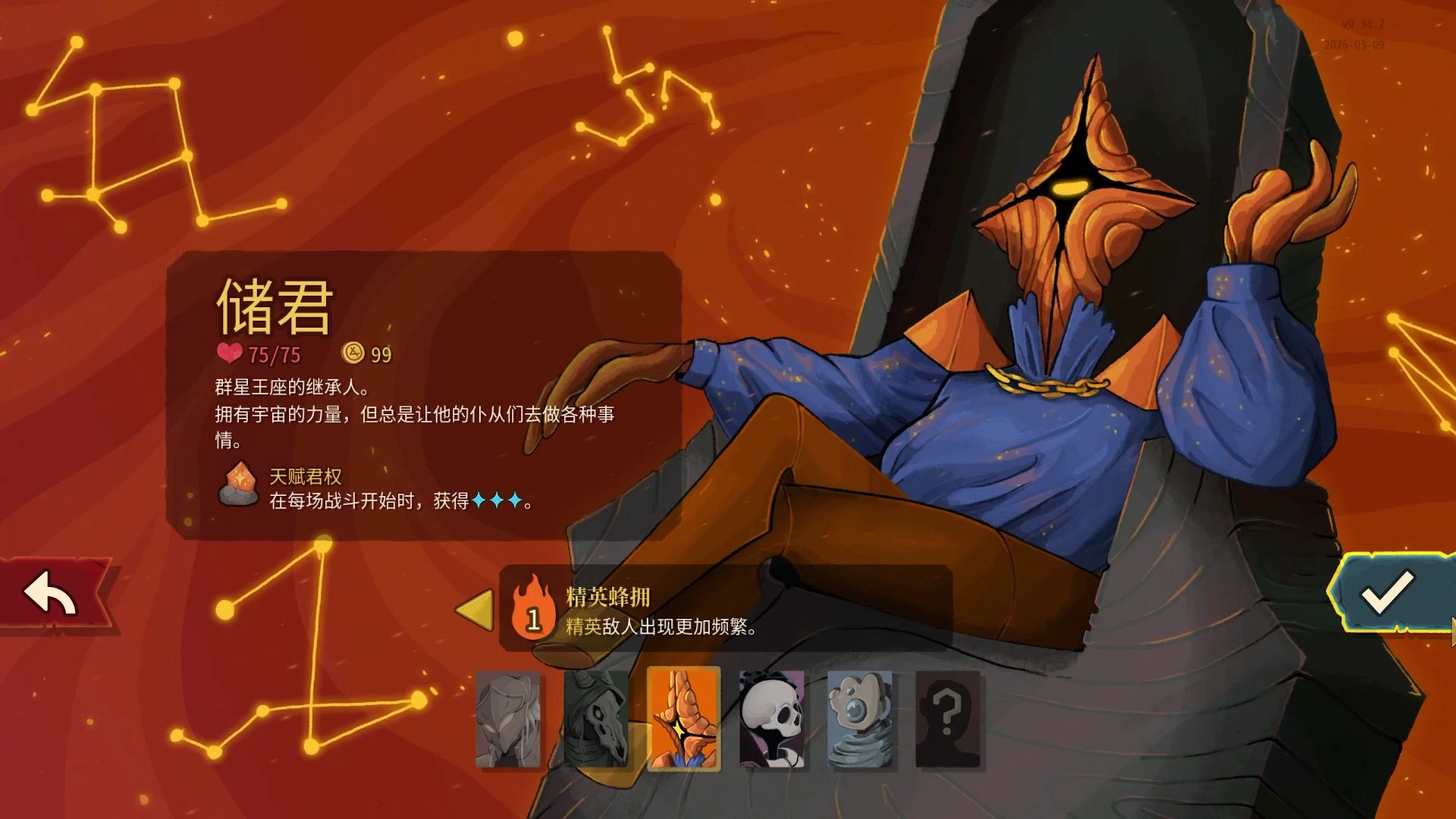This screenshot has width=1456, height=819.
Task: Click the back arrow on the red ribbon
Action: click(48, 589)
